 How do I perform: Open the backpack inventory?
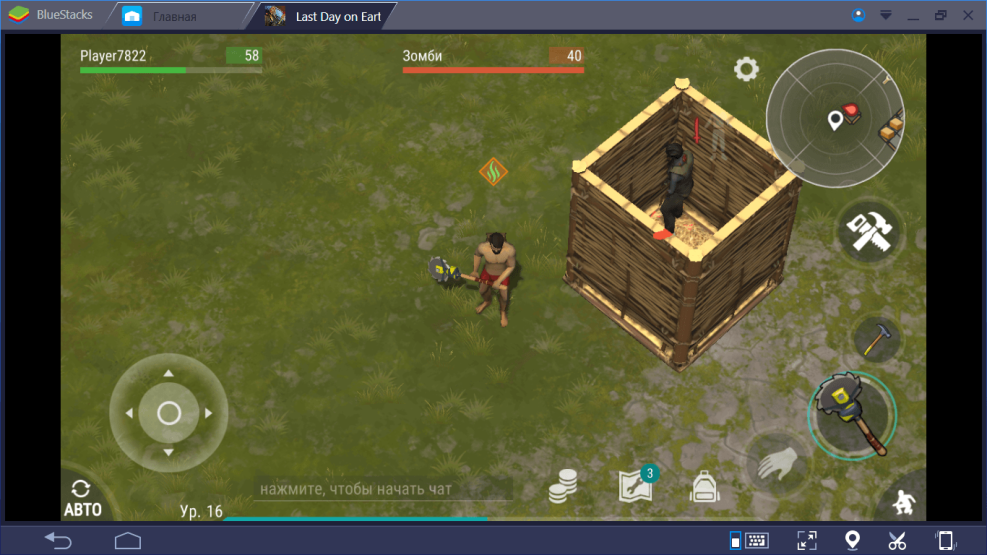pyautogui.click(x=706, y=487)
